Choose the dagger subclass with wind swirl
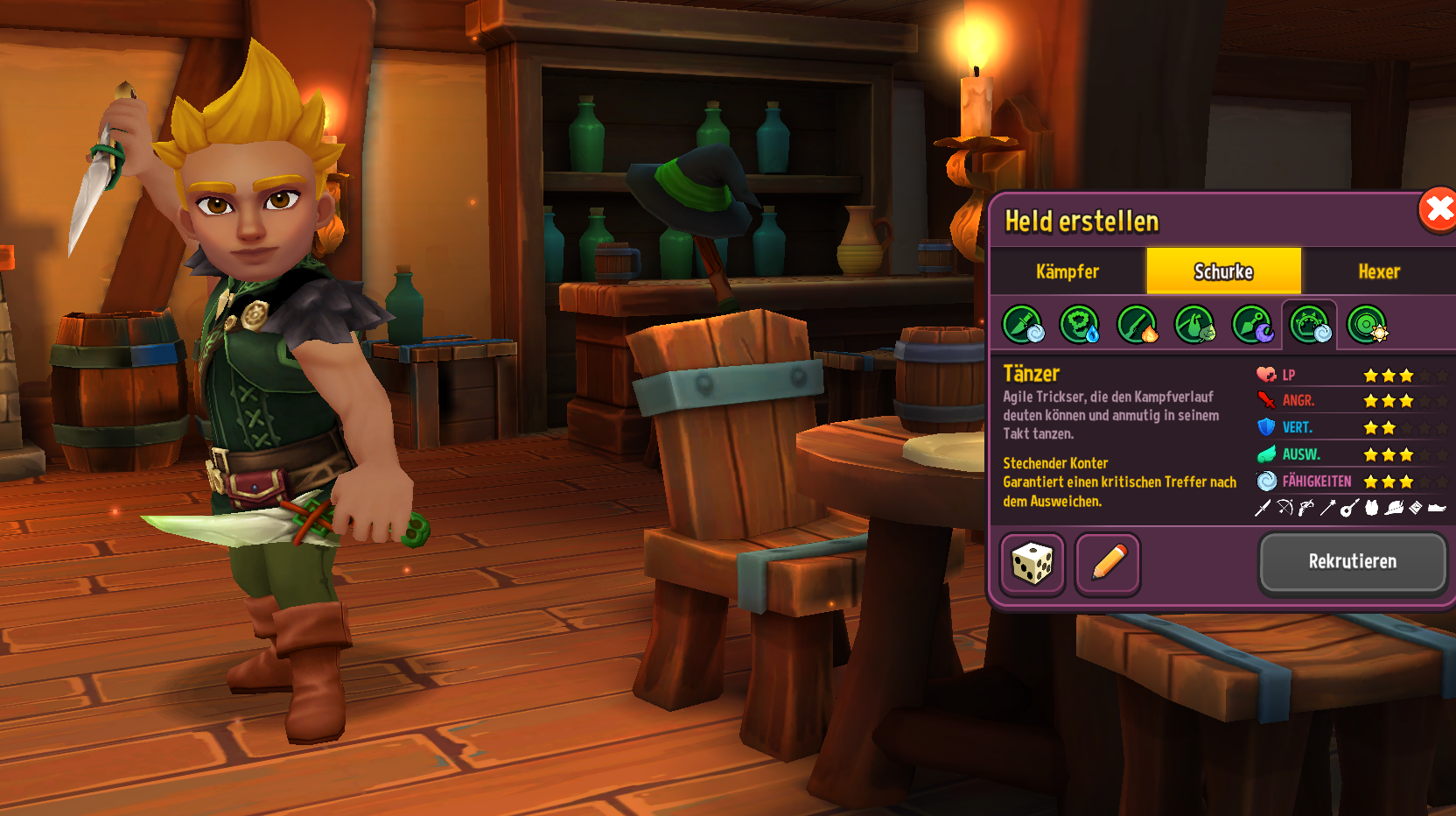 1022,325
